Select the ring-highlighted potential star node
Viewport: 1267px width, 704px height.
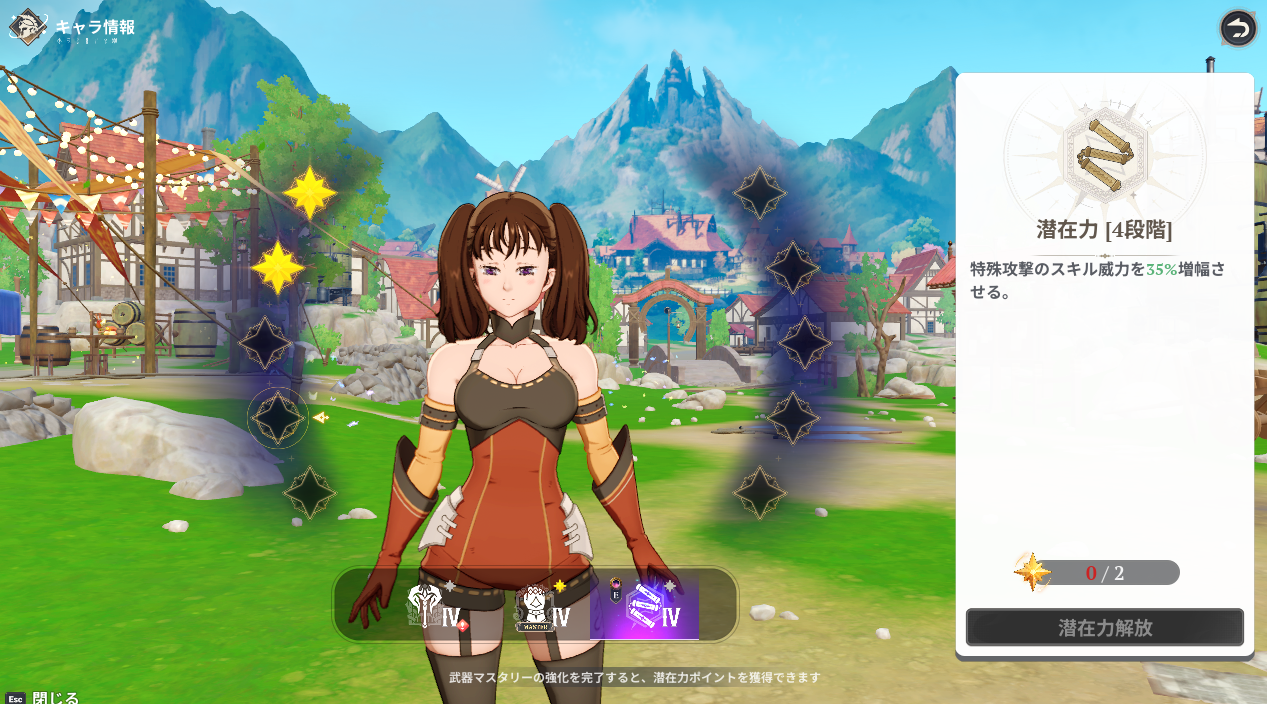278,417
